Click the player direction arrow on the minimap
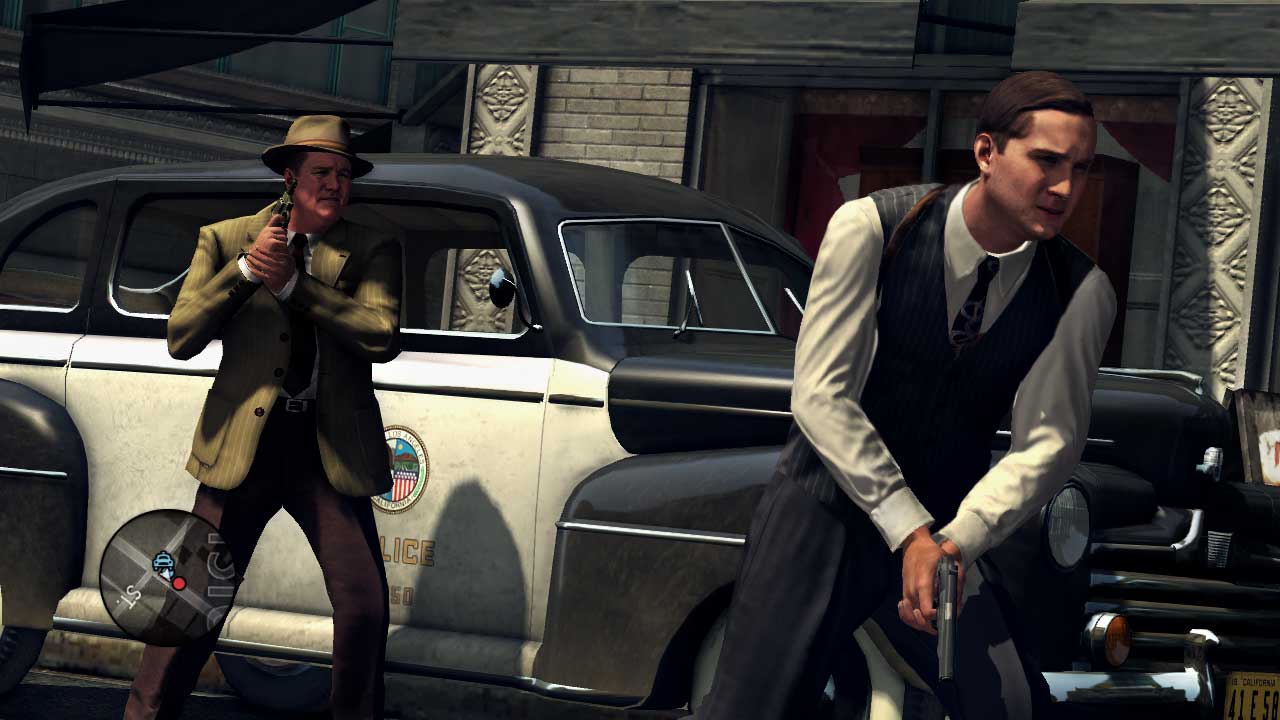 tap(166, 573)
